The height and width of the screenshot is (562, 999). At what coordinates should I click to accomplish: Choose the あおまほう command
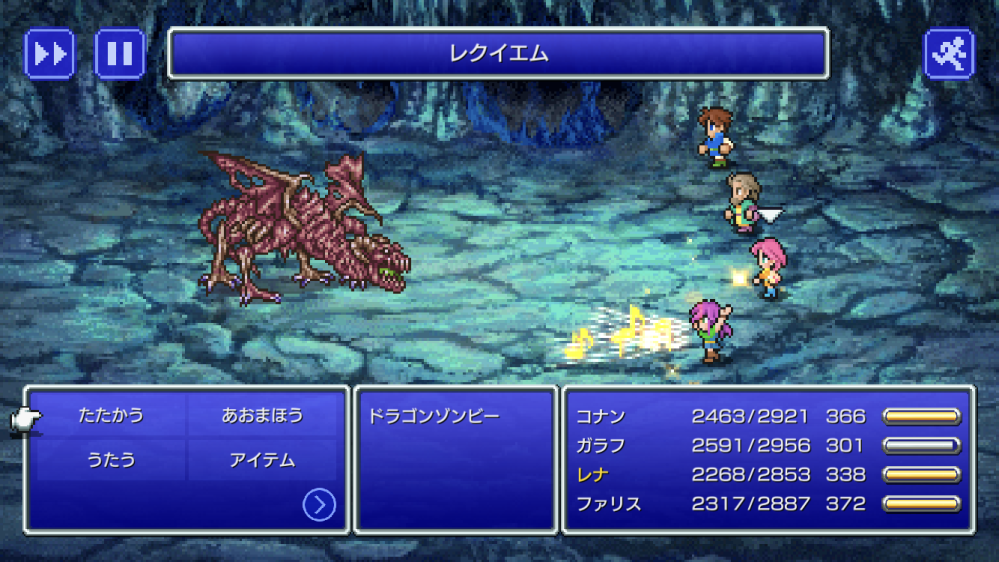click(x=262, y=415)
